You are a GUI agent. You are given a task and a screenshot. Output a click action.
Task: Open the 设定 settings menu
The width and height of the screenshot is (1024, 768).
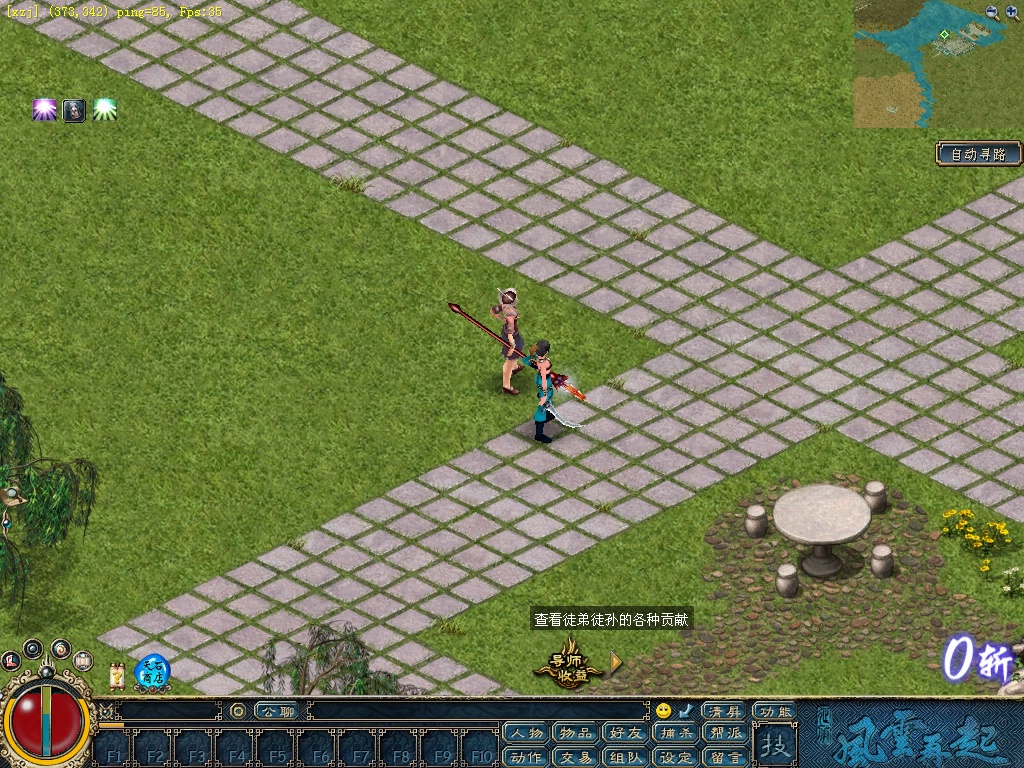[x=675, y=757]
